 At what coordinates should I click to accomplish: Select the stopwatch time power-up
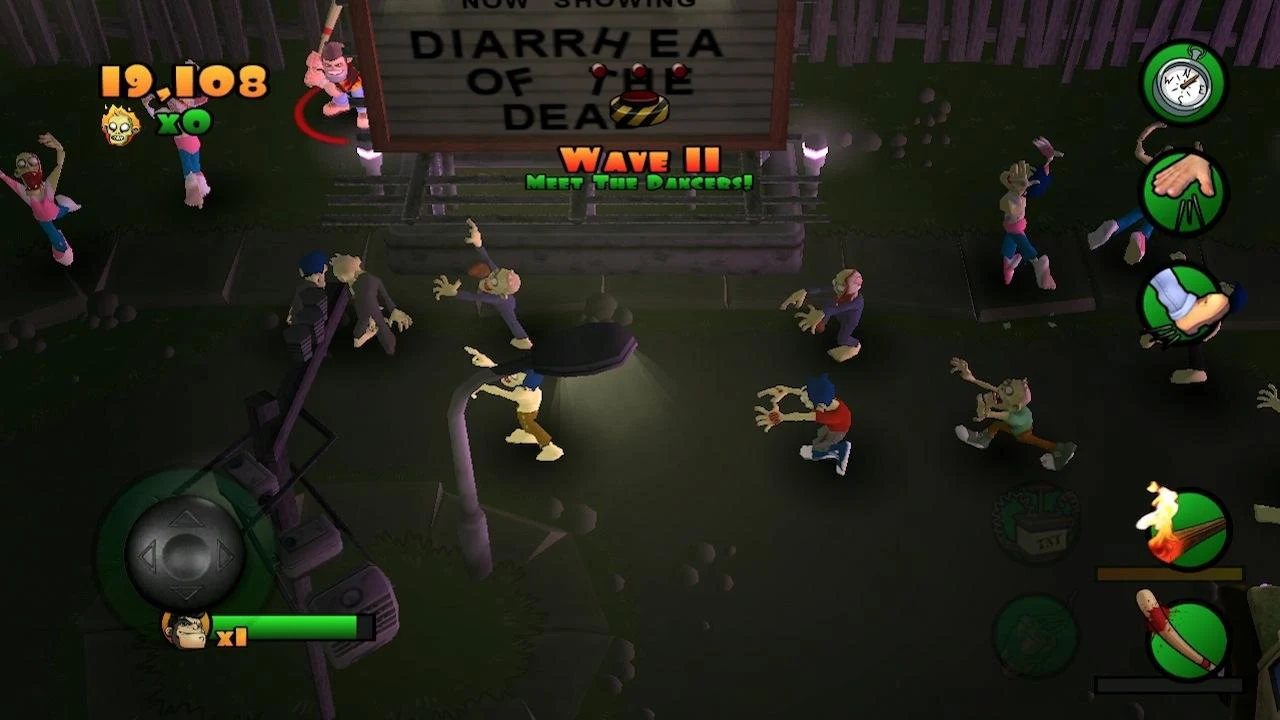click(x=1183, y=85)
